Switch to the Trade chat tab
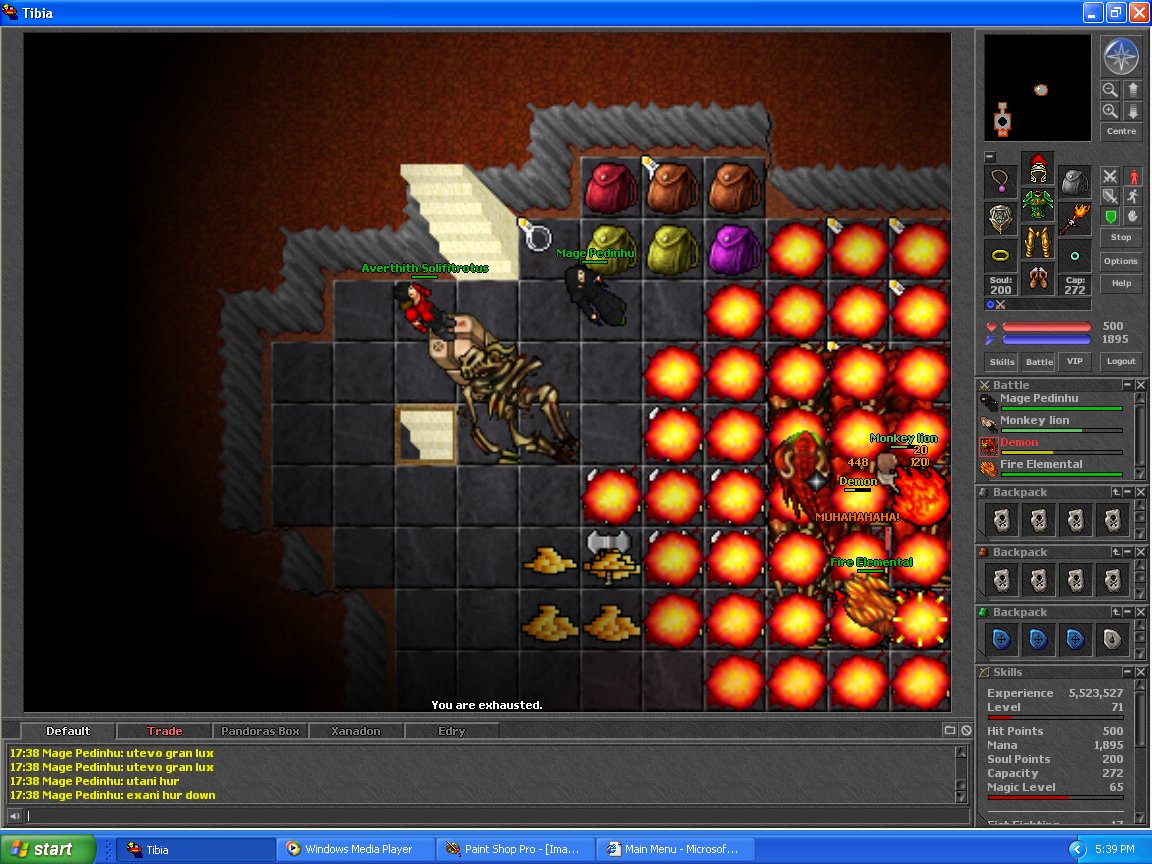Viewport: 1152px width, 864px height. pyautogui.click(x=165, y=731)
